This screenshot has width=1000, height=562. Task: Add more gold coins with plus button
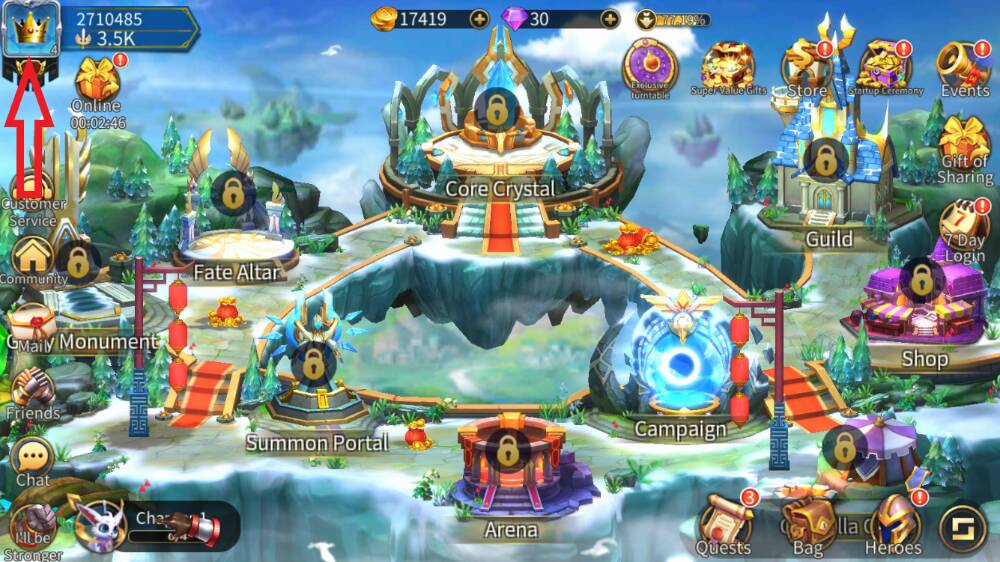click(x=479, y=18)
